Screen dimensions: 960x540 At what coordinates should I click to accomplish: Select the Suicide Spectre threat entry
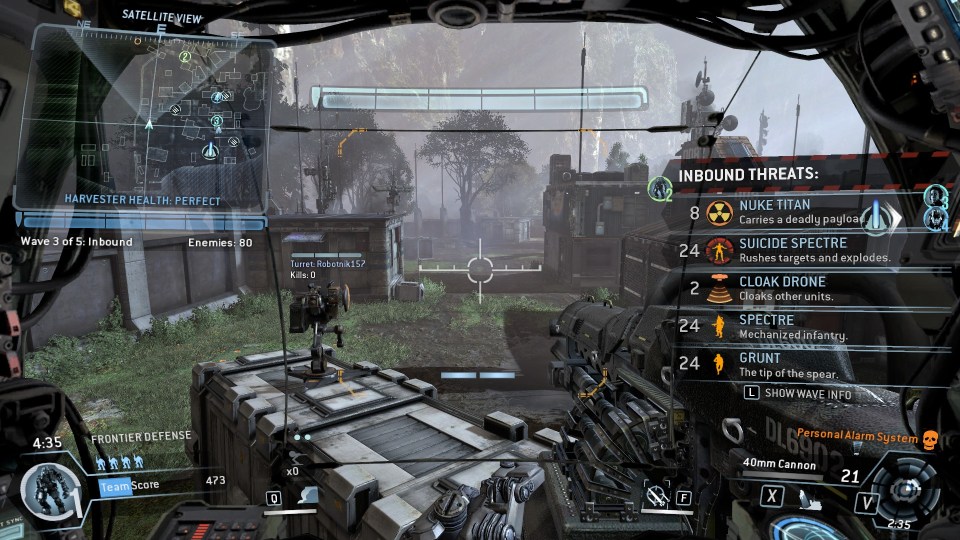tap(792, 249)
